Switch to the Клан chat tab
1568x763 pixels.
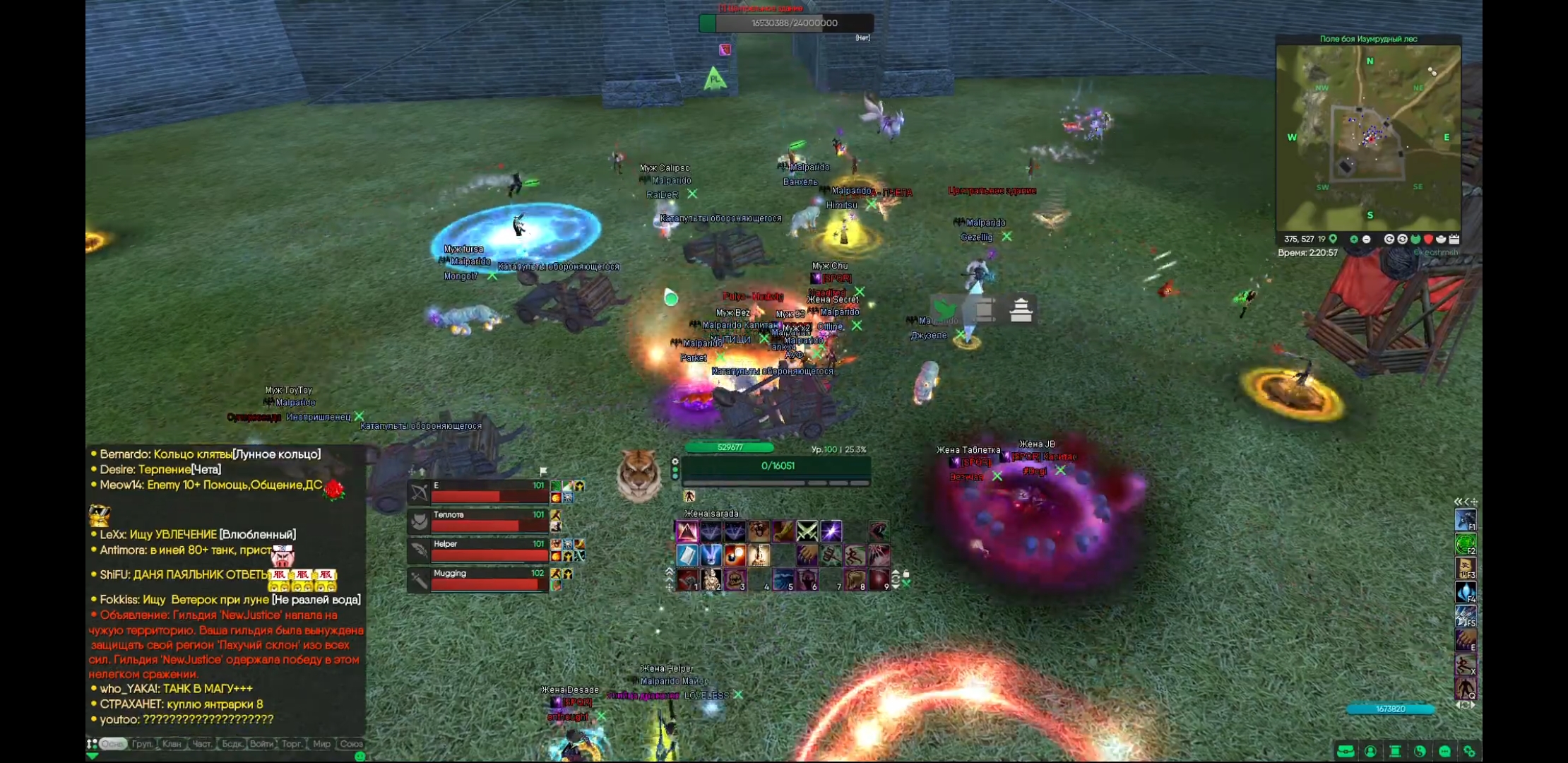tap(172, 744)
